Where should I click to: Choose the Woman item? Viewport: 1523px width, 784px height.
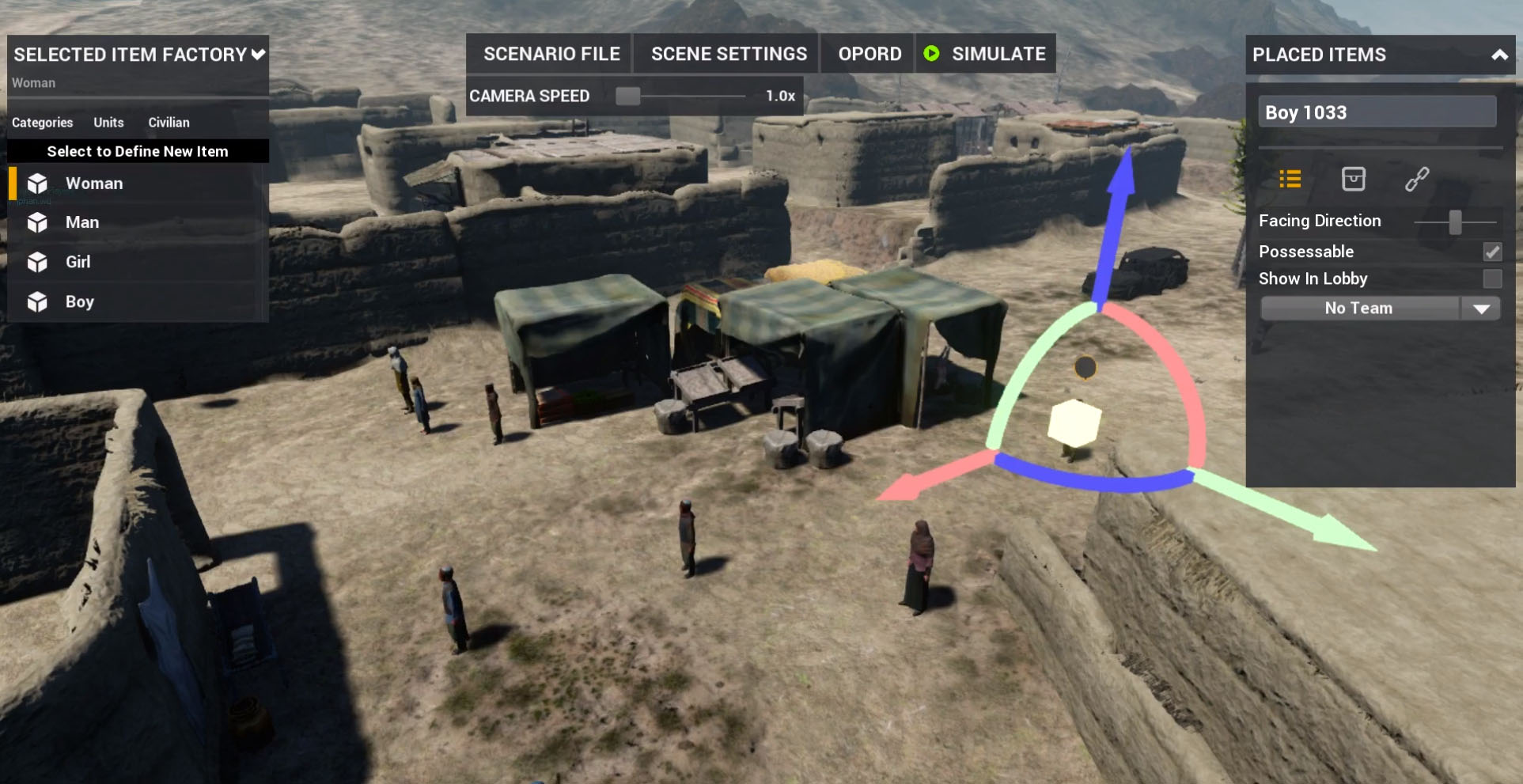point(94,184)
